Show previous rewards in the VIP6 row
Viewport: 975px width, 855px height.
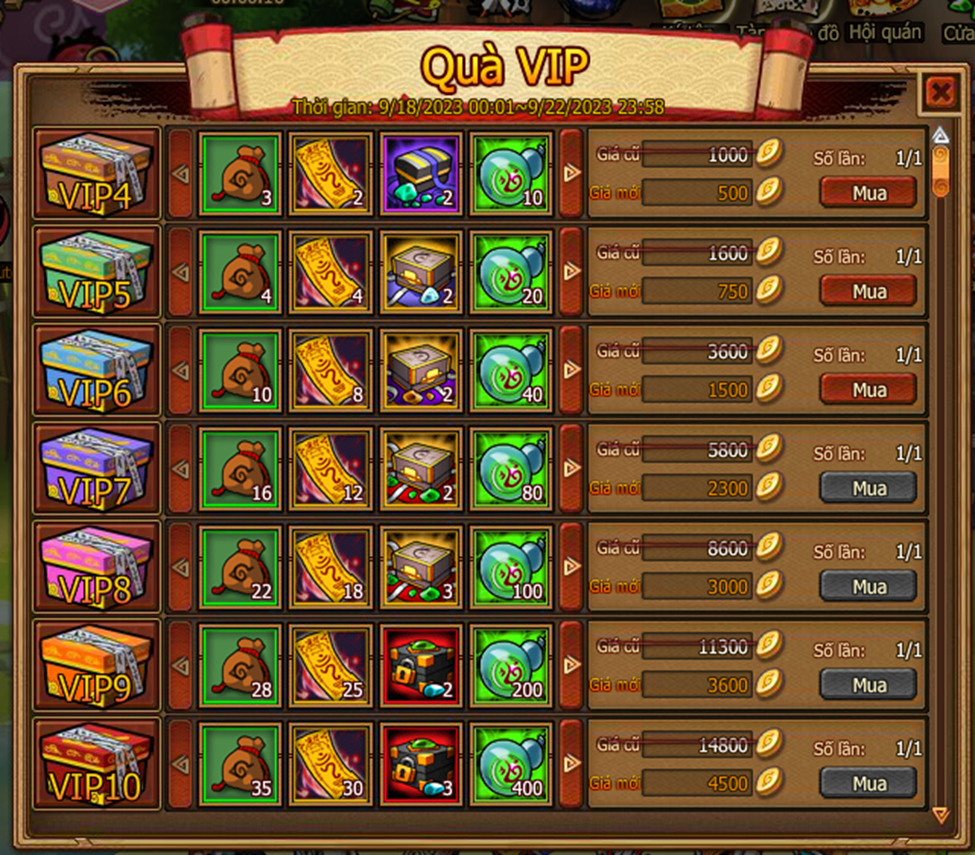181,370
